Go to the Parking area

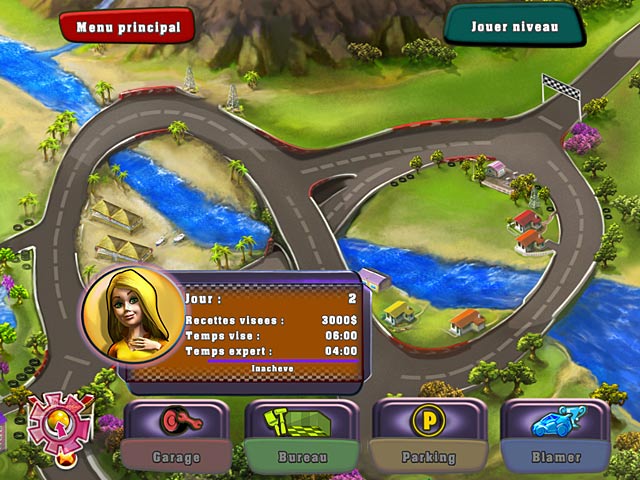pos(428,436)
